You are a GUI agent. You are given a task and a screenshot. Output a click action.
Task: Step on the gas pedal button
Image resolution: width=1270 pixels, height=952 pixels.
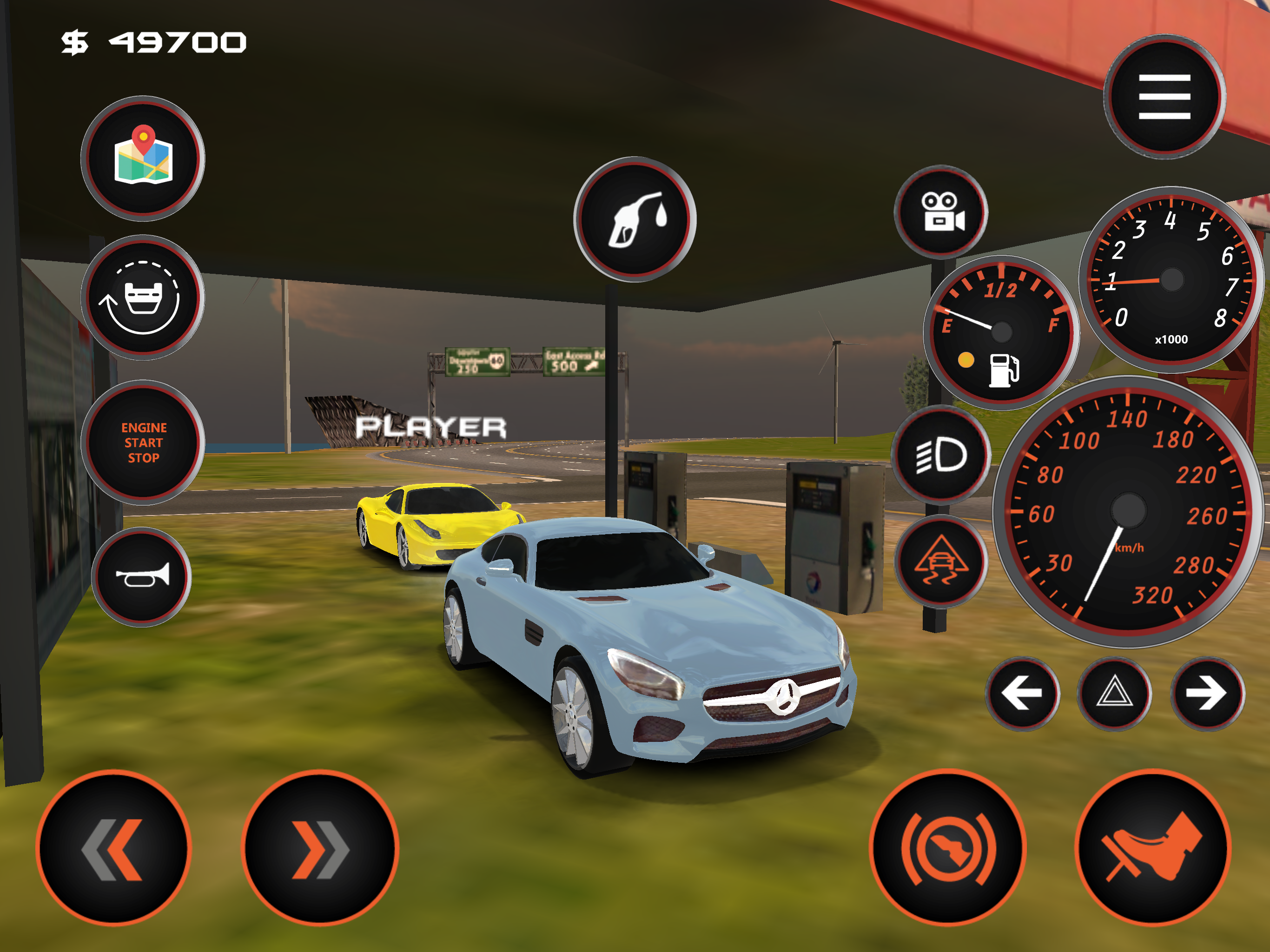[x=1153, y=848]
